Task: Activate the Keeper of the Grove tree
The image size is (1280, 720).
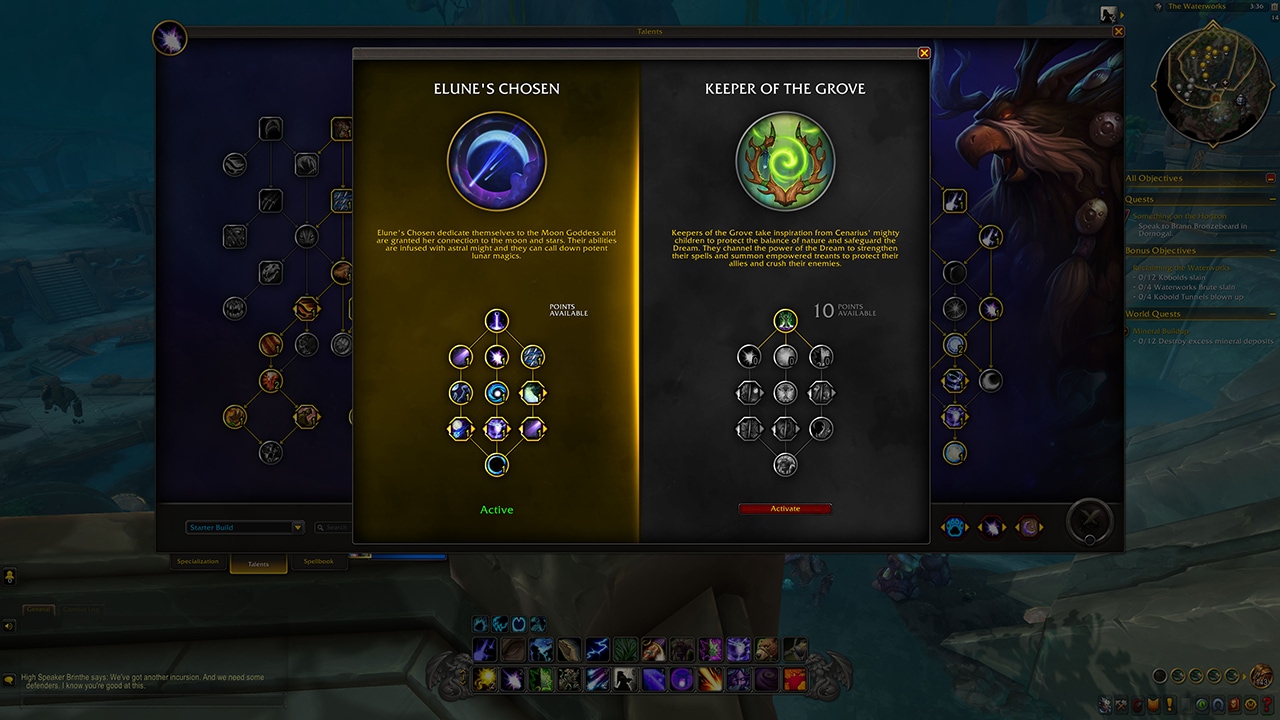Action: [784, 508]
